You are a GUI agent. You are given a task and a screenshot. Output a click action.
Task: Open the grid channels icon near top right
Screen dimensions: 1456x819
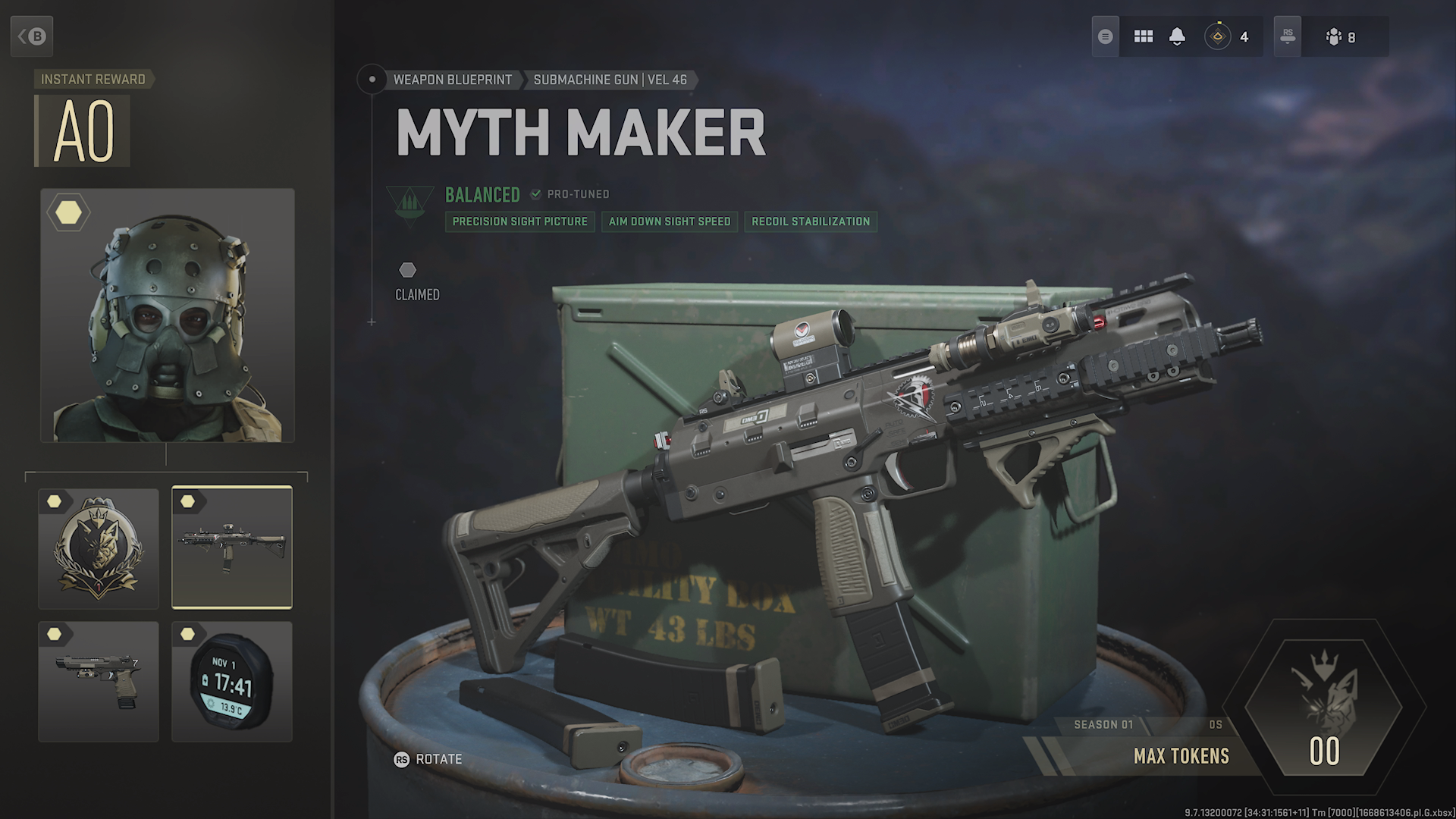click(x=1144, y=36)
